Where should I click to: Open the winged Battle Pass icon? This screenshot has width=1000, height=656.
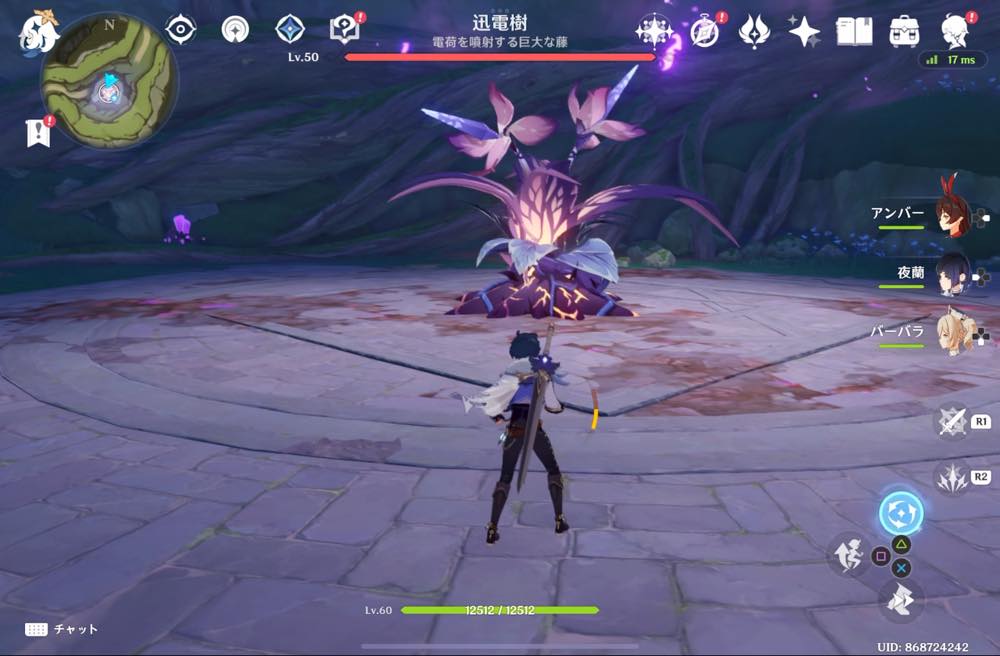[x=754, y=32]
